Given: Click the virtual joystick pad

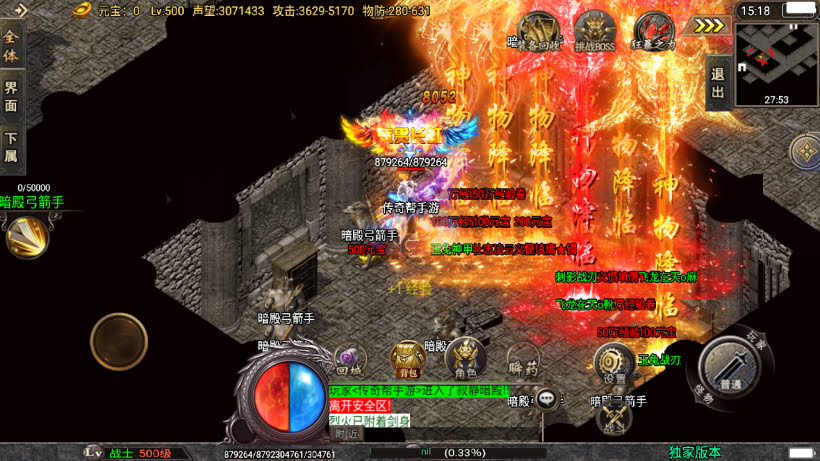Looking at the screenshot, I should (x=119, y=342).
